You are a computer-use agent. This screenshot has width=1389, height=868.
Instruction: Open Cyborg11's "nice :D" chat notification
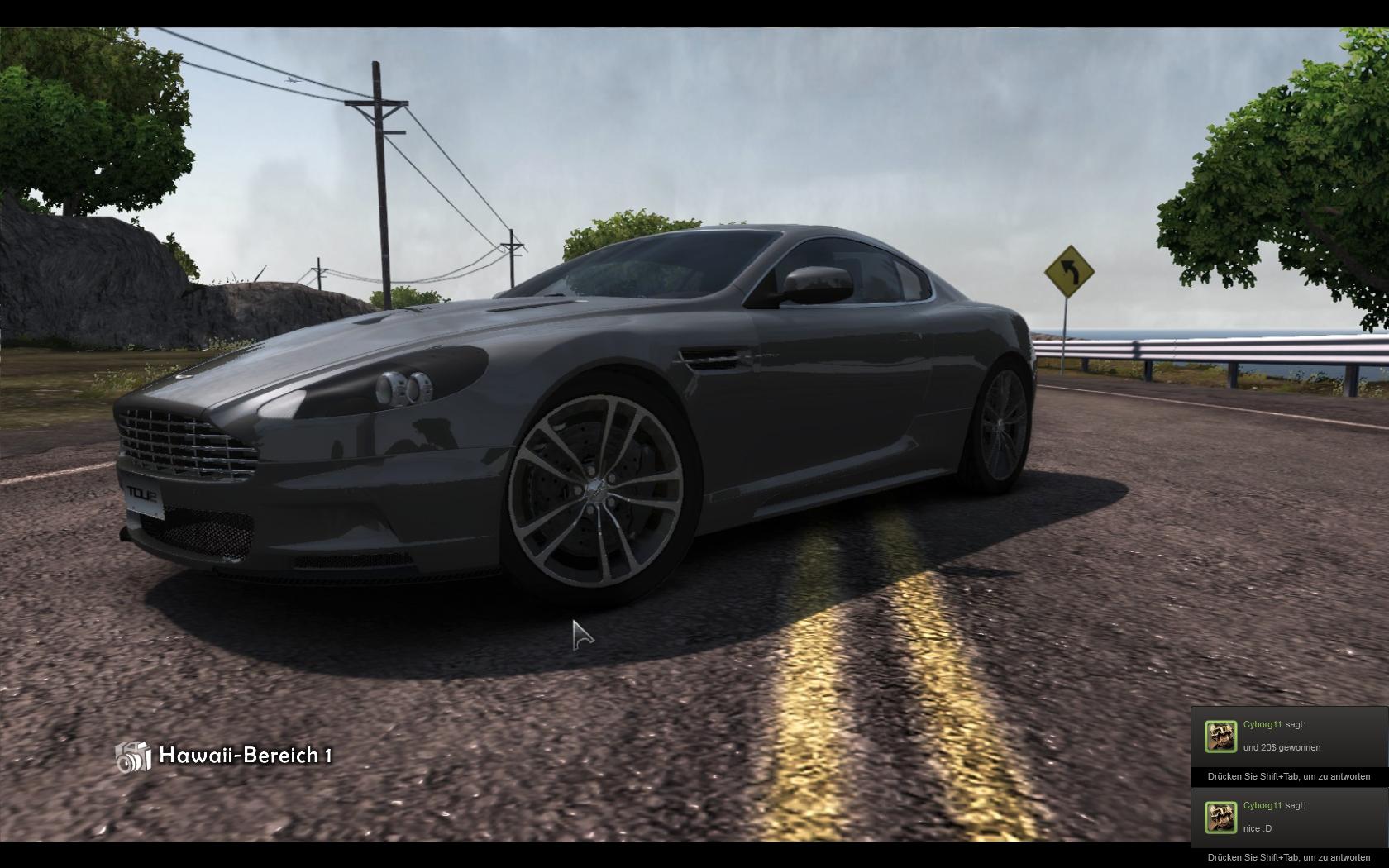[1288, 817]
